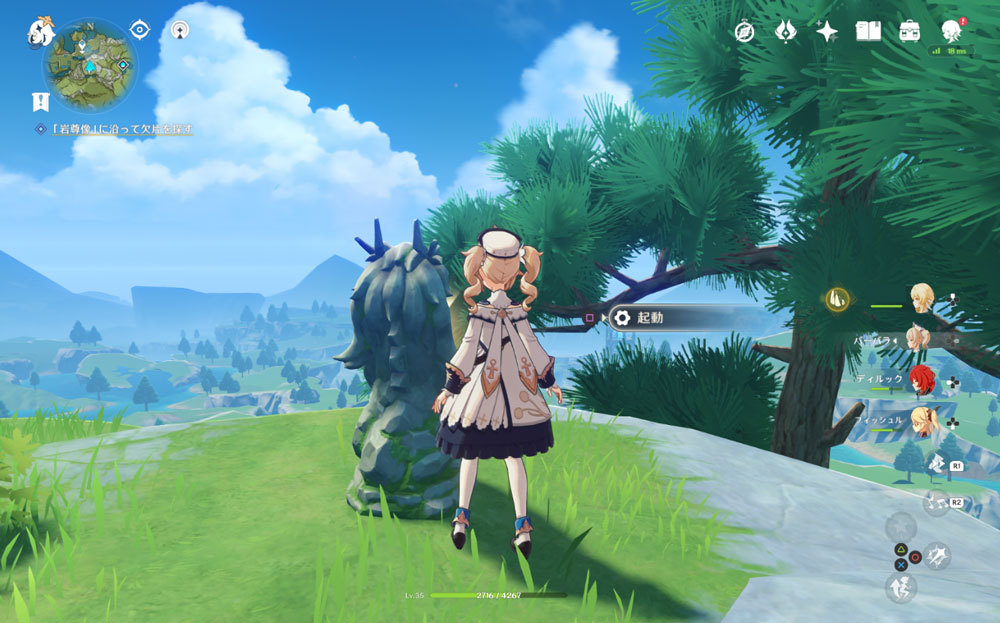Use the gold-ringed gadget icon
The width and height of the screenshot is (1000, 623).
click(838, 297)
